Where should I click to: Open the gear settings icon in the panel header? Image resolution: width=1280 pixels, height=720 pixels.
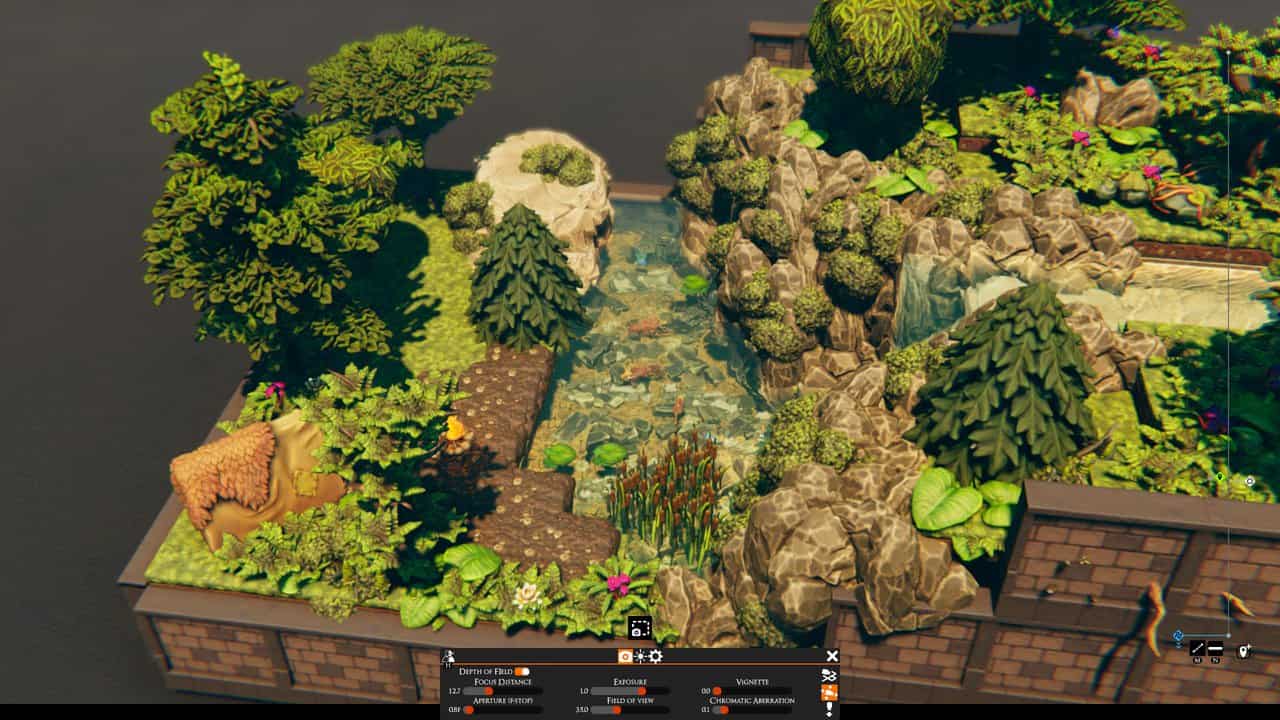(656, 657)
